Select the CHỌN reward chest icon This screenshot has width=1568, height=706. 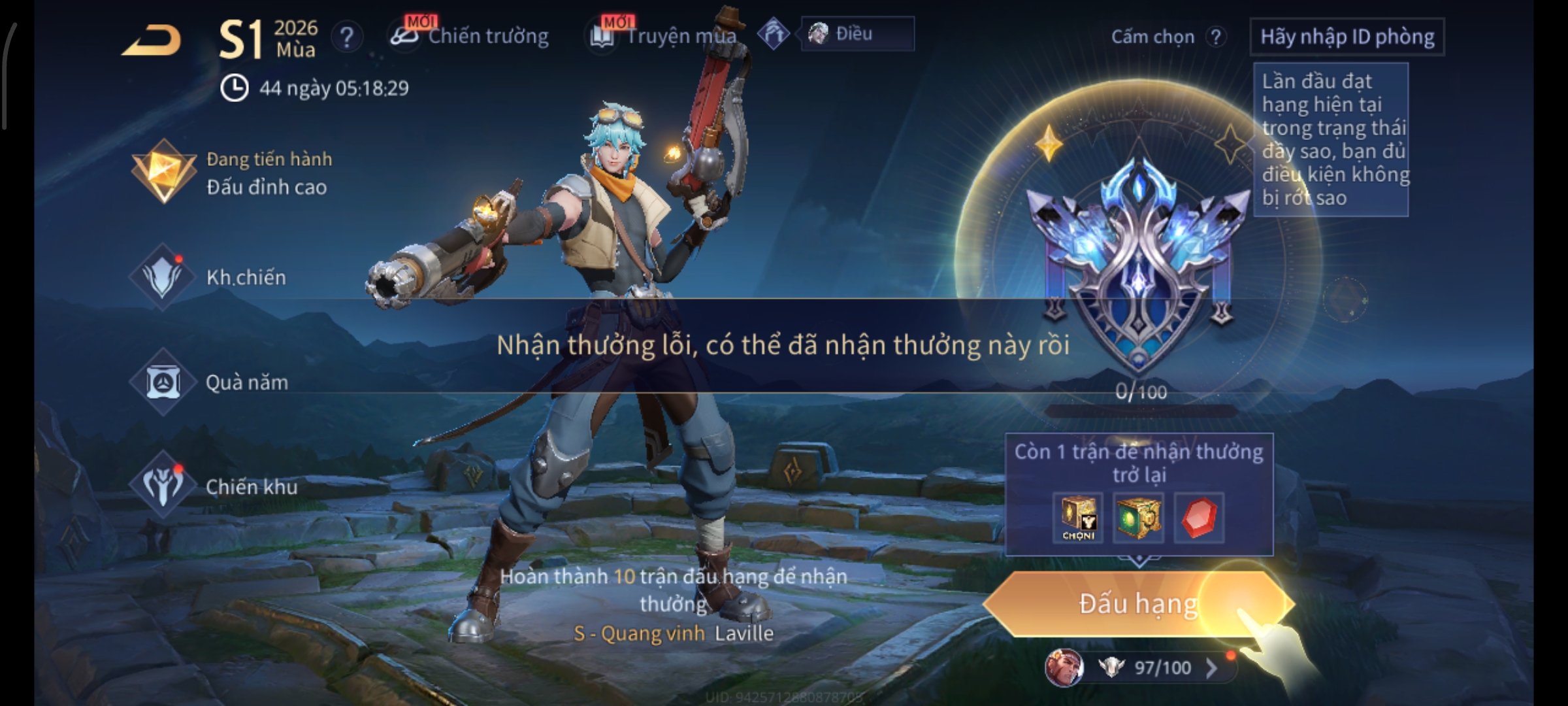click(1078, 518)
